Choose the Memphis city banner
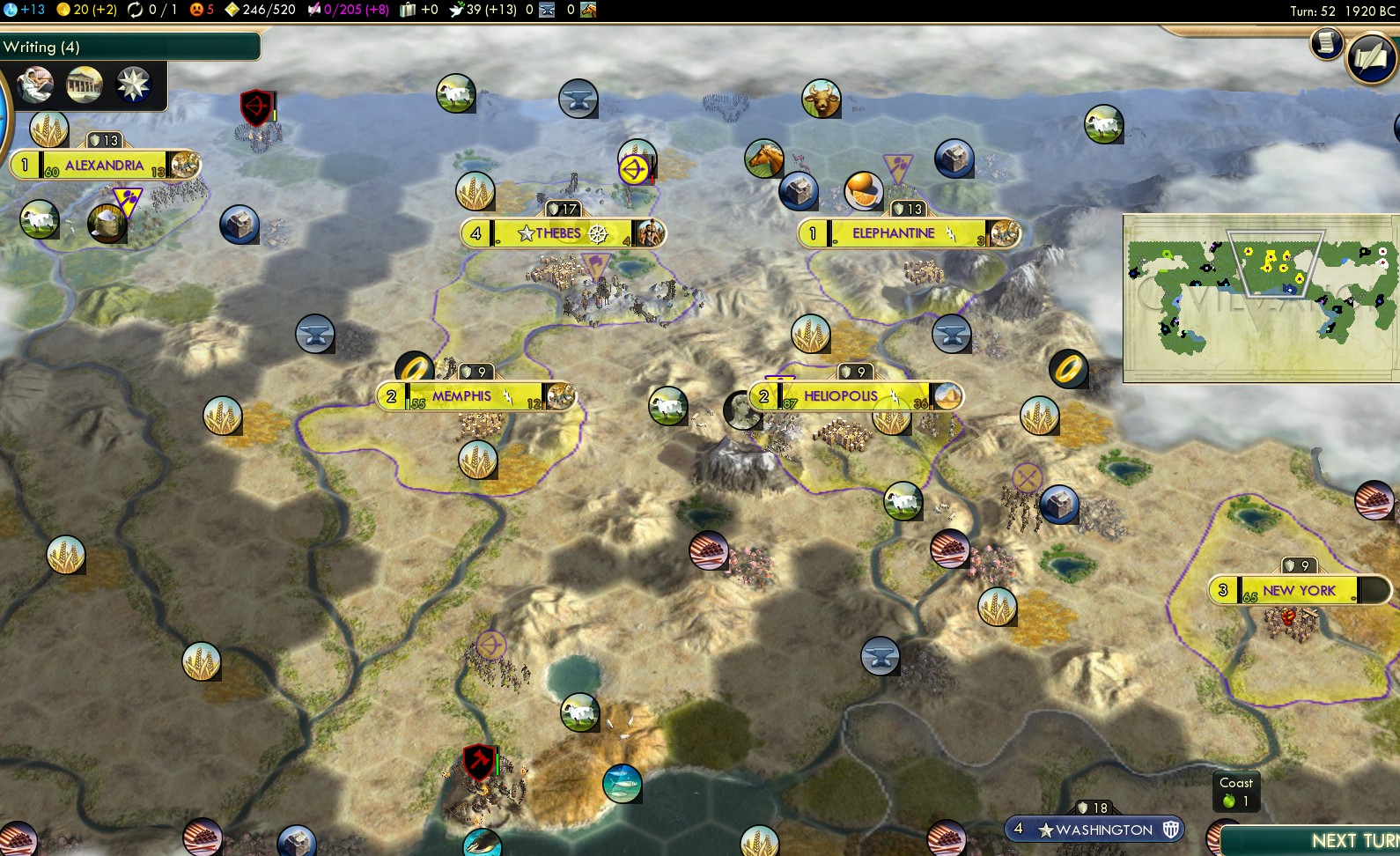The image size is (1400, 856). (x=461, y=396)
